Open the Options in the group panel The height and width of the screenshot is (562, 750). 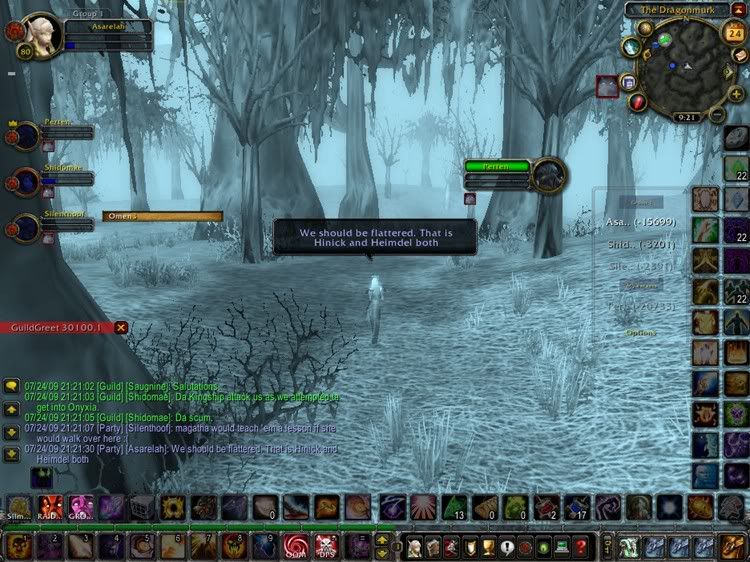click(642, 332)
